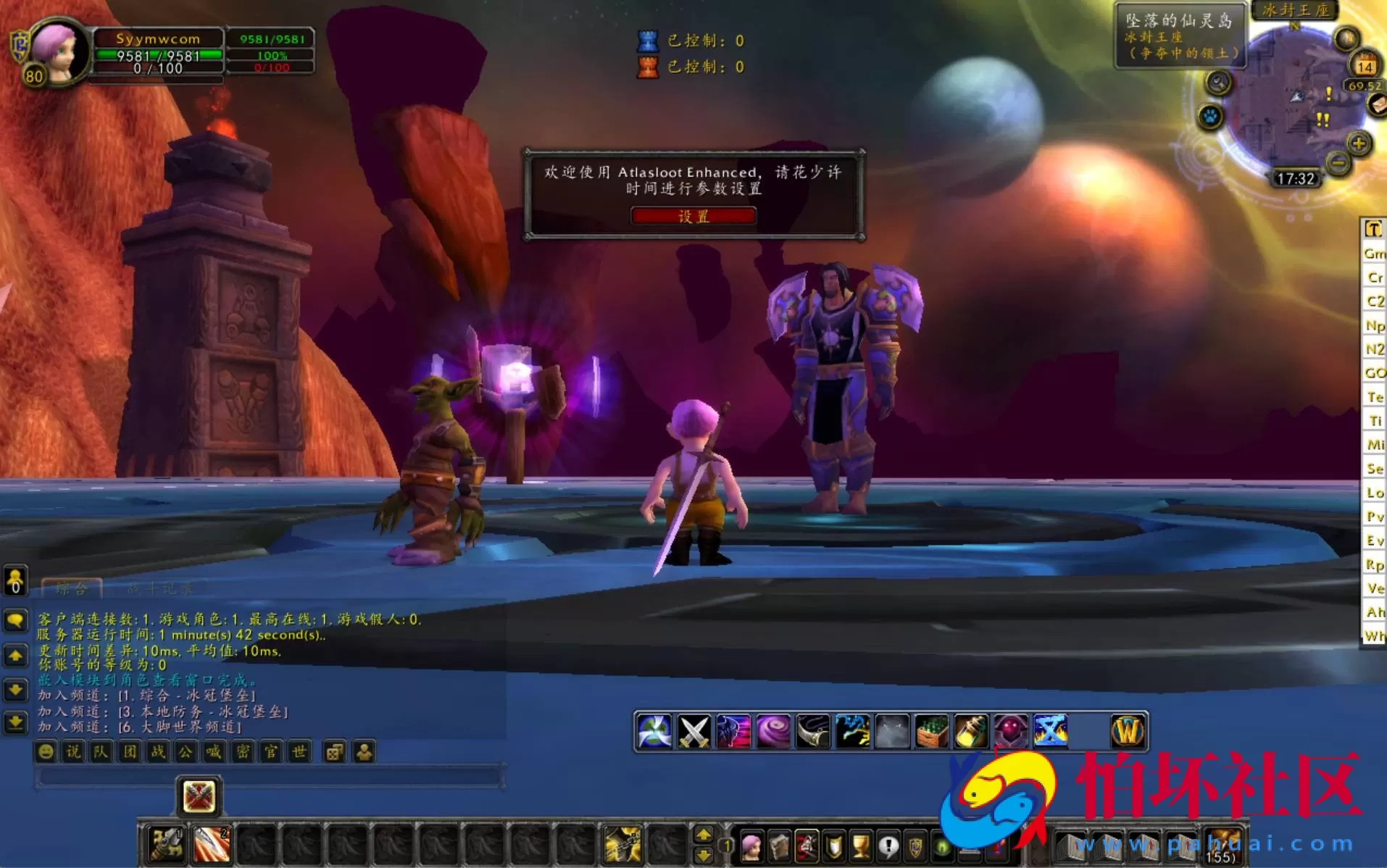Screen dimensions: 1387x868
Task: Open the emote smiley icon in chat bar
Action: (45, 752)
